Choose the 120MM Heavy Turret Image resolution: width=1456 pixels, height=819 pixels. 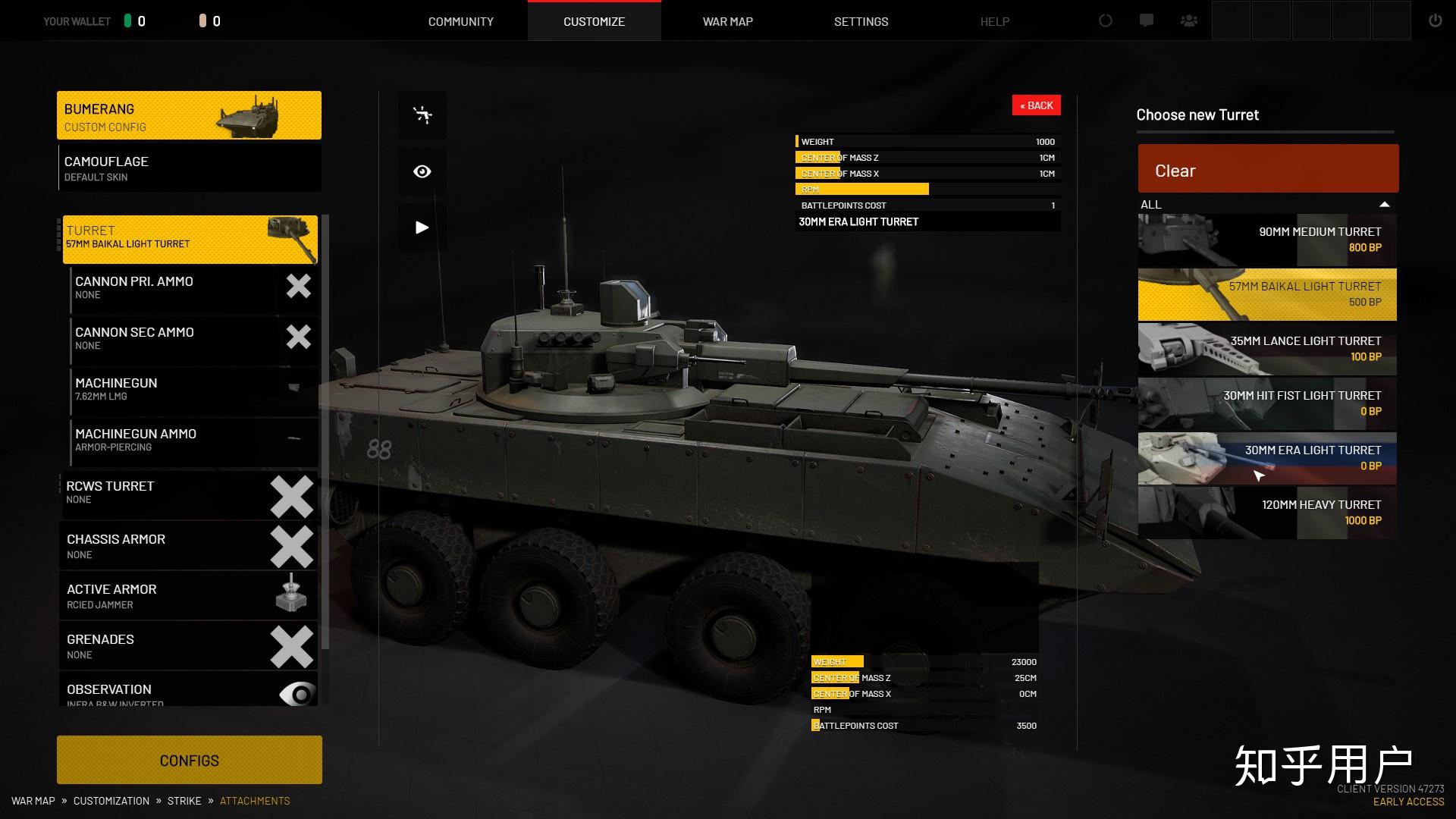(x=1266, y=513)
